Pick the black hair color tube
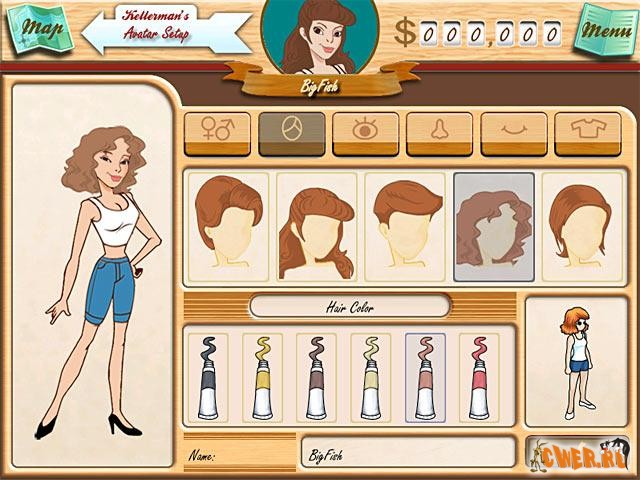 (x=209, y=377)
